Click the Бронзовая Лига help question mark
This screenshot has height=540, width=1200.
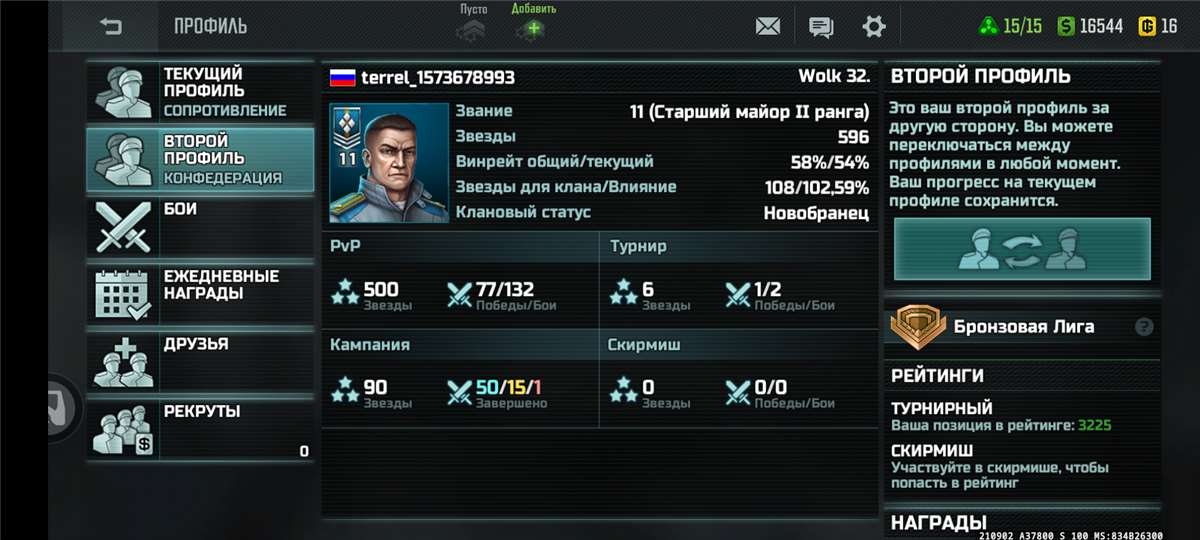click(1144, 327)
